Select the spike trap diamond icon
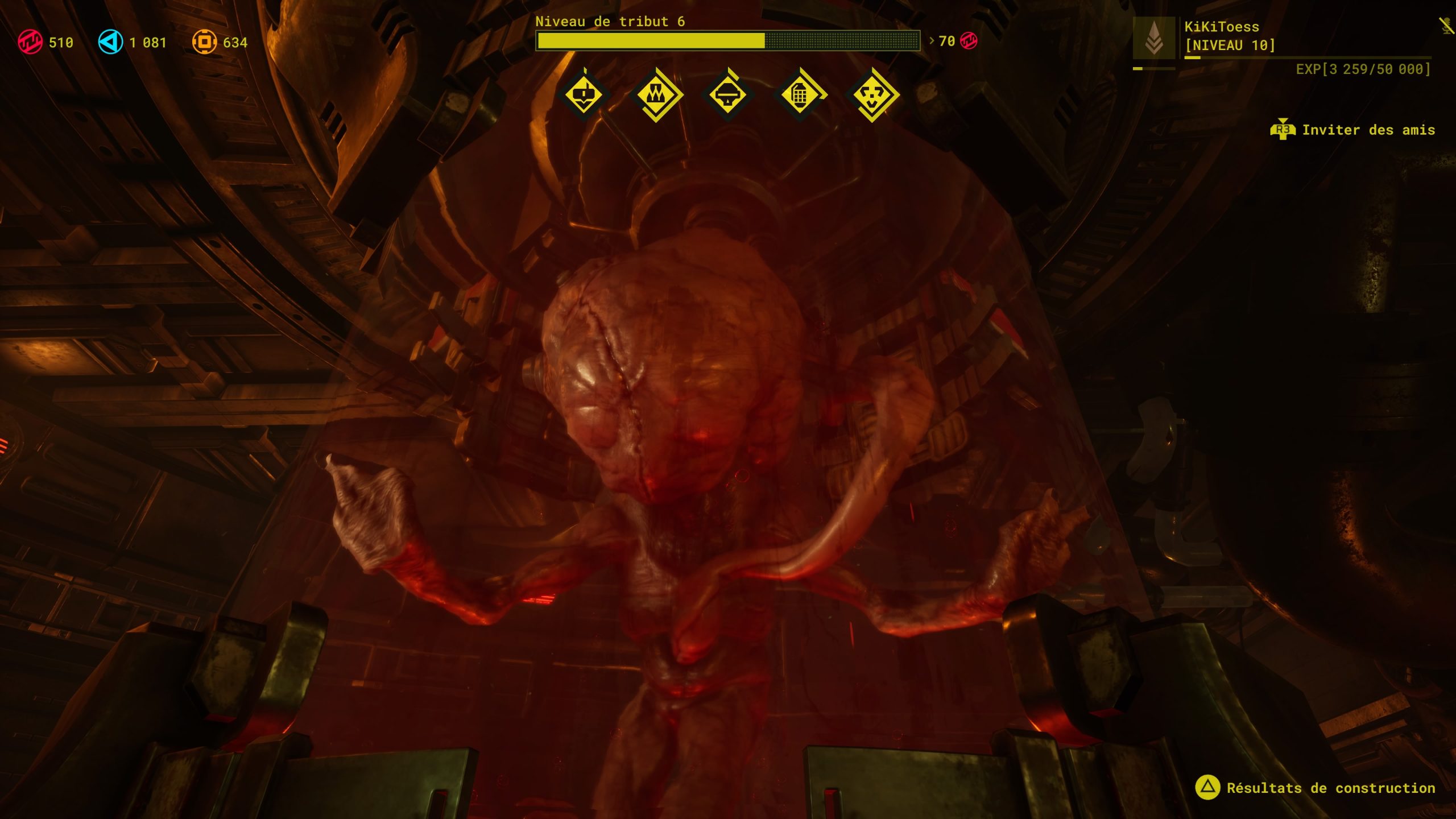Viewport: 1456px width, 819px height. pyautogui.click(x=656, y=94)
